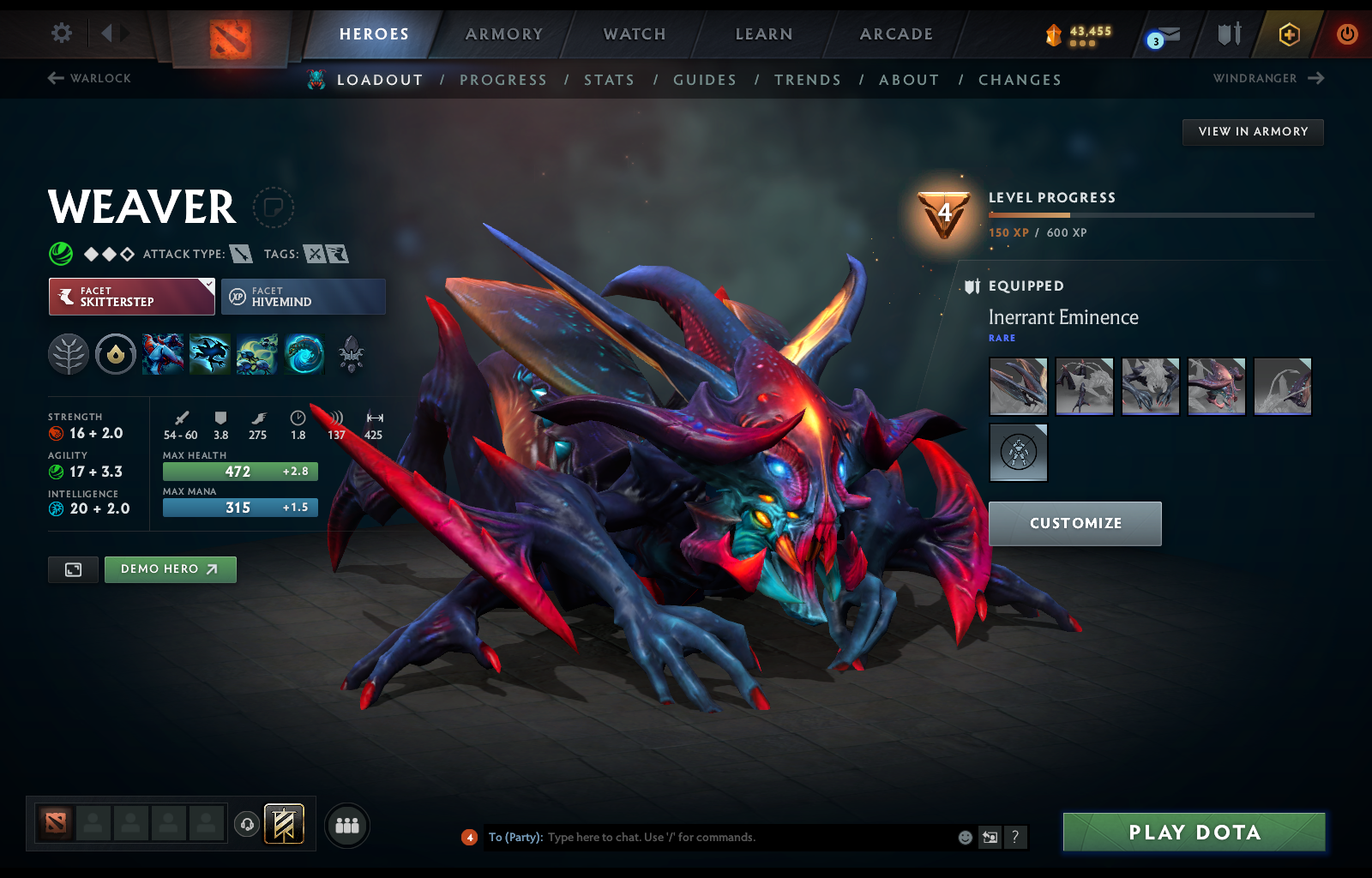Open the STATS section for Weaver
The width and height of the screenshot is (1372, 878).
pyautogui.click(x=609, y=79)
